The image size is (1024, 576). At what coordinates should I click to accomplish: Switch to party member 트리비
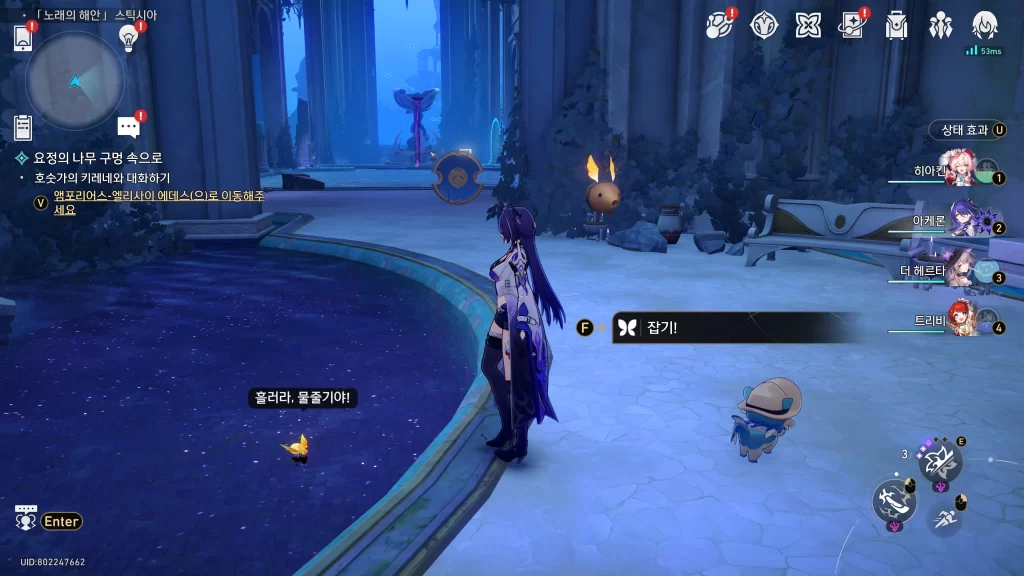point(962,320)
